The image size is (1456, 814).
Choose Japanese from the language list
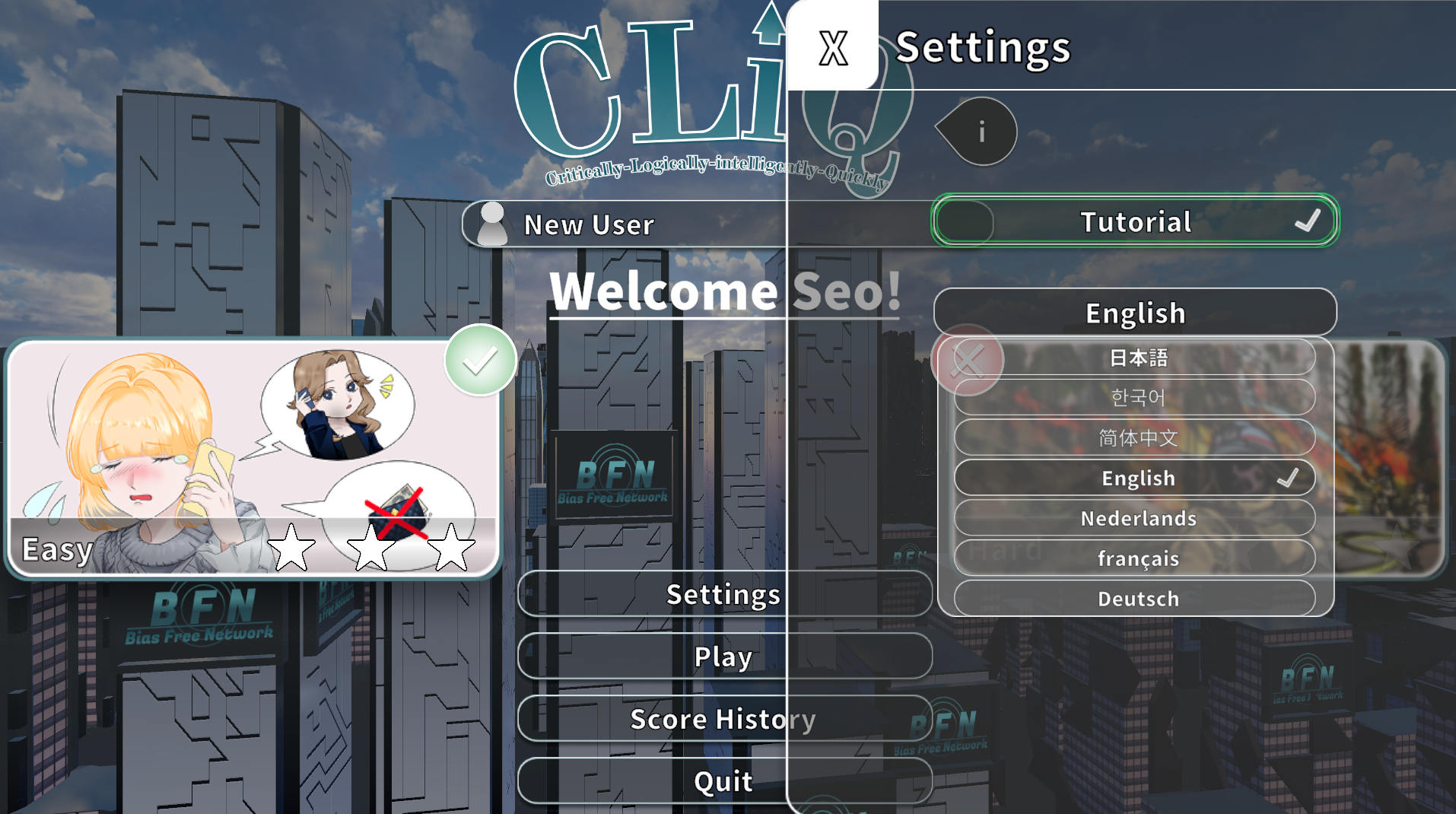point(1137,358)
